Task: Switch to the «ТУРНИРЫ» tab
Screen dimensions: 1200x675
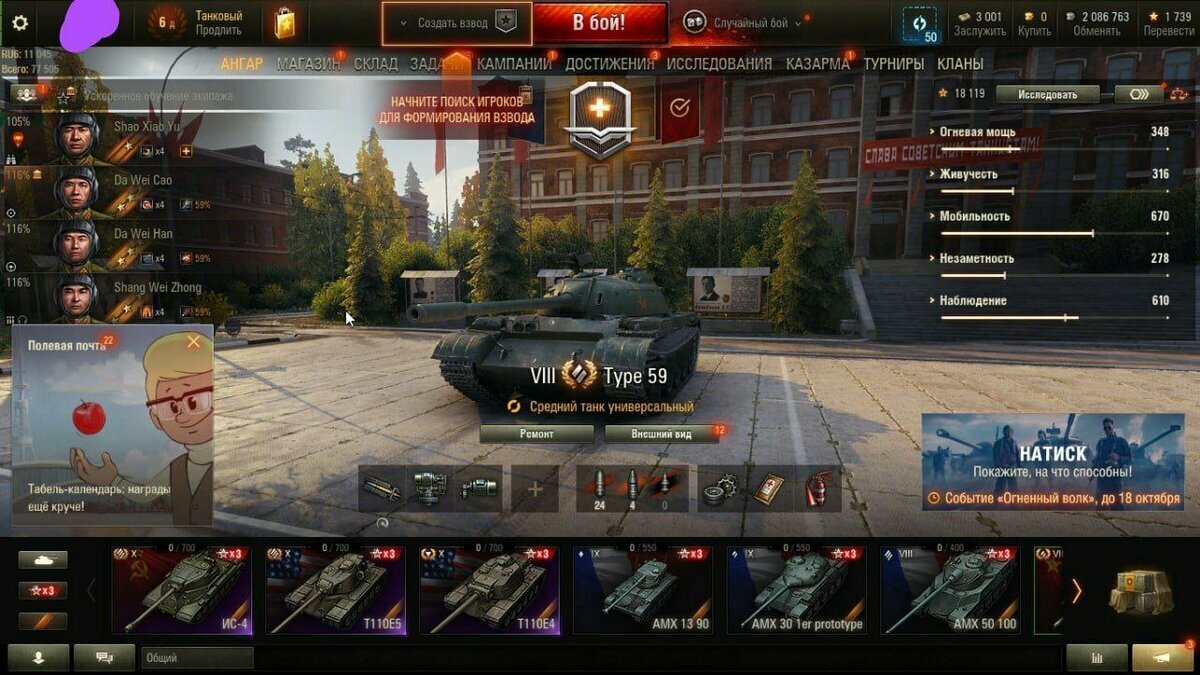Action: [893, 64]
